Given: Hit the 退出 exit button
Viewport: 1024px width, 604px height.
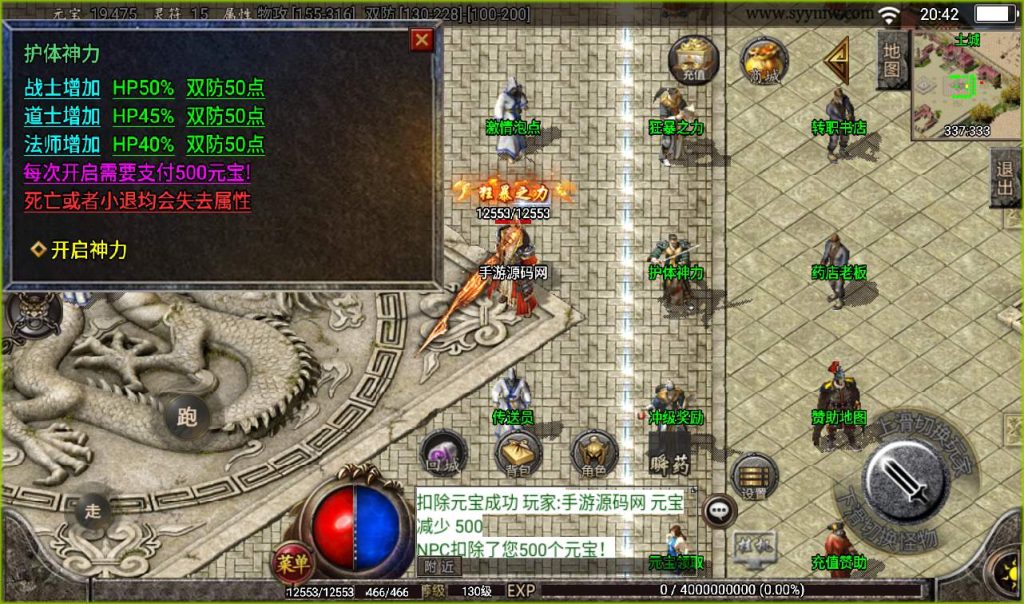Looking at the screenshot, I should pyautogui.click(x=1005, y=180).
